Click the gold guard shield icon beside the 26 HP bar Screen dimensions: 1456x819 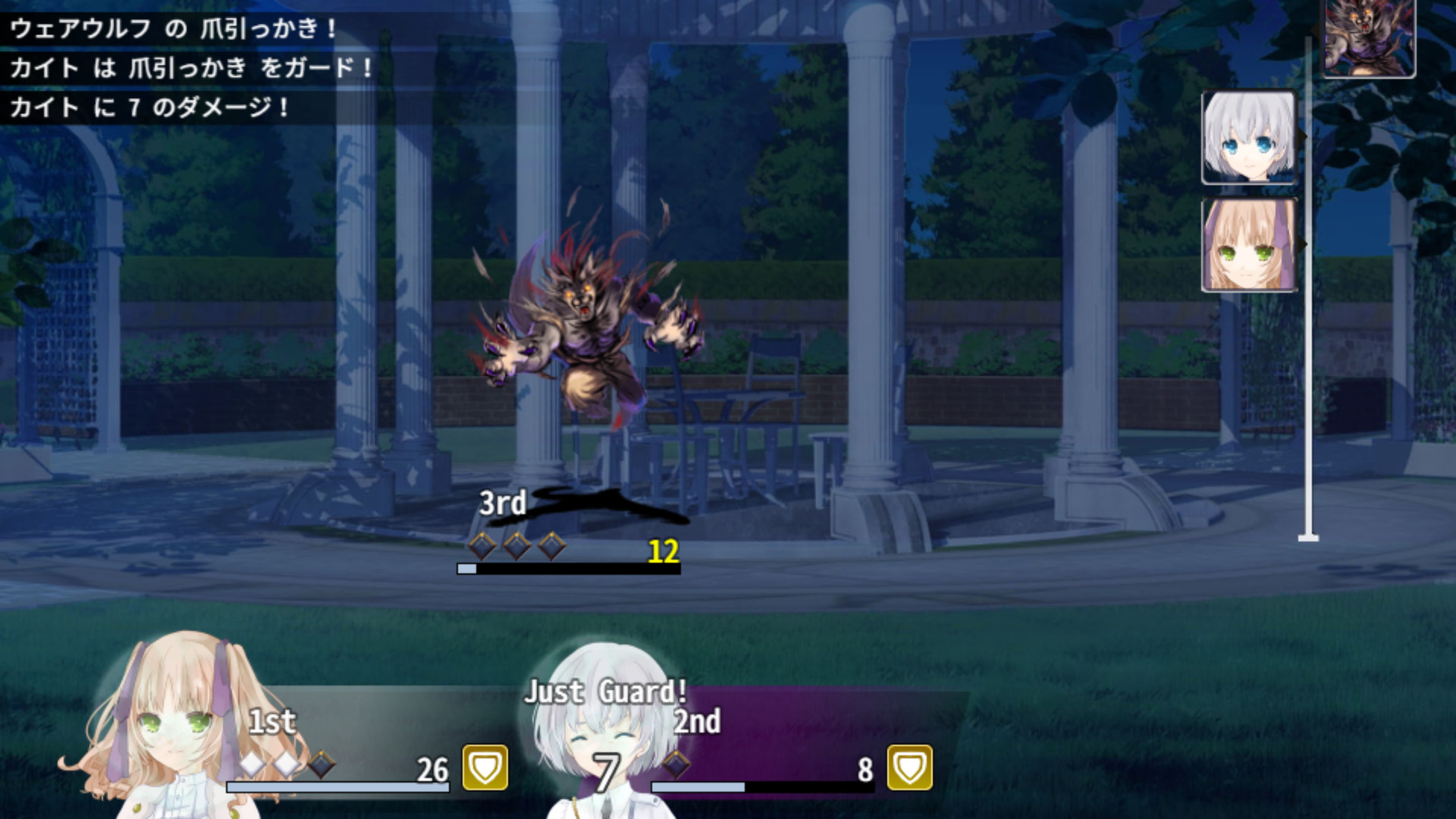pyautogui.click(x=484, y=767)
